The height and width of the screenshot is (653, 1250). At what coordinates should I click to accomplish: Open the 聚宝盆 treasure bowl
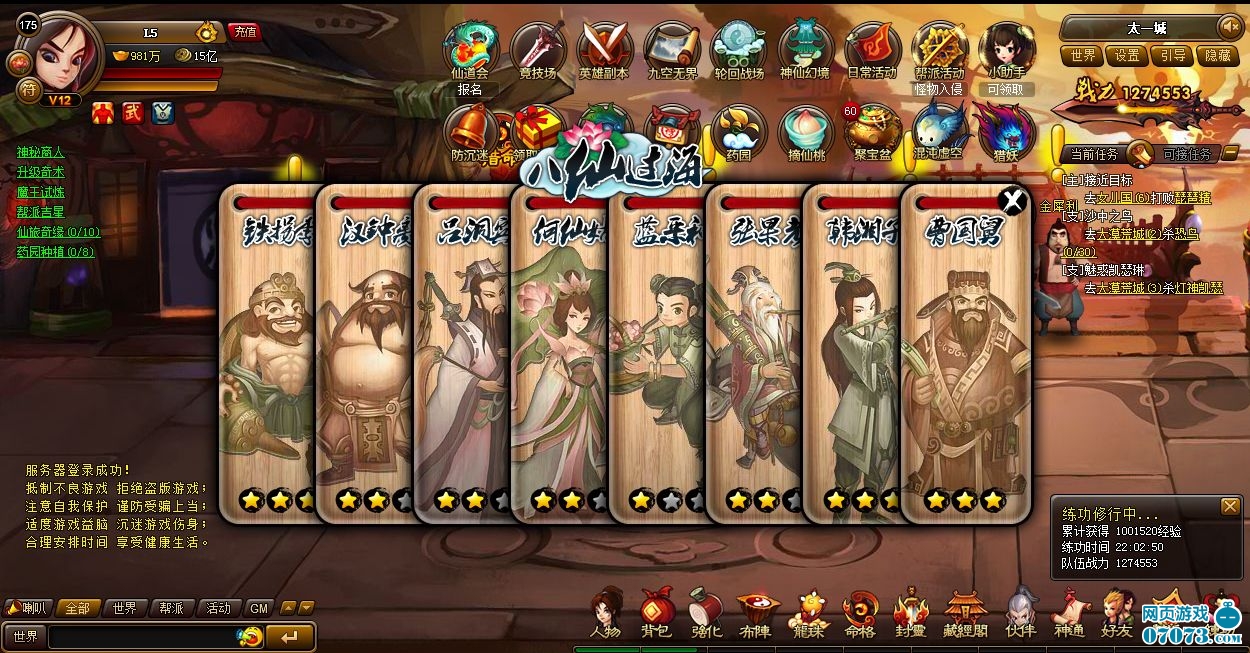point(872,132)
